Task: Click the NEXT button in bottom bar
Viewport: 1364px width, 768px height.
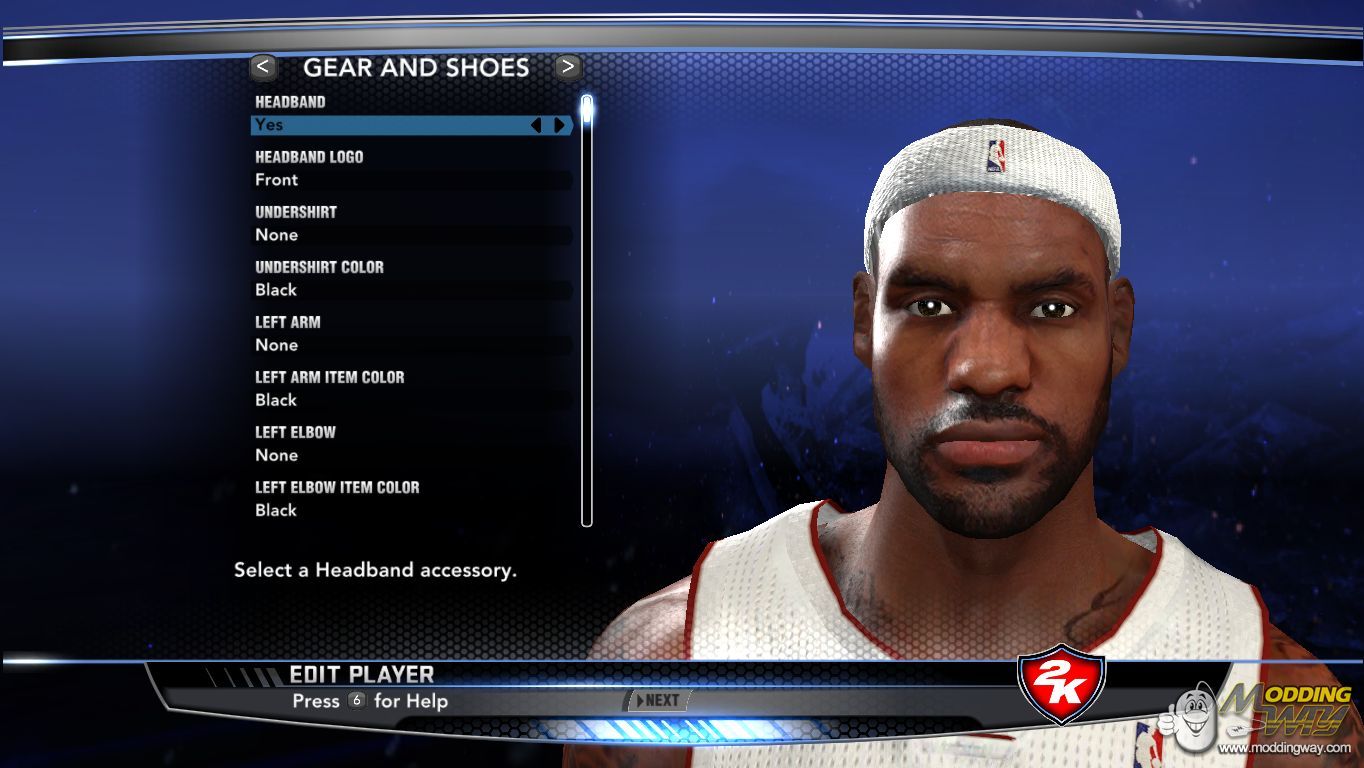Action: [x=656, y=701]
